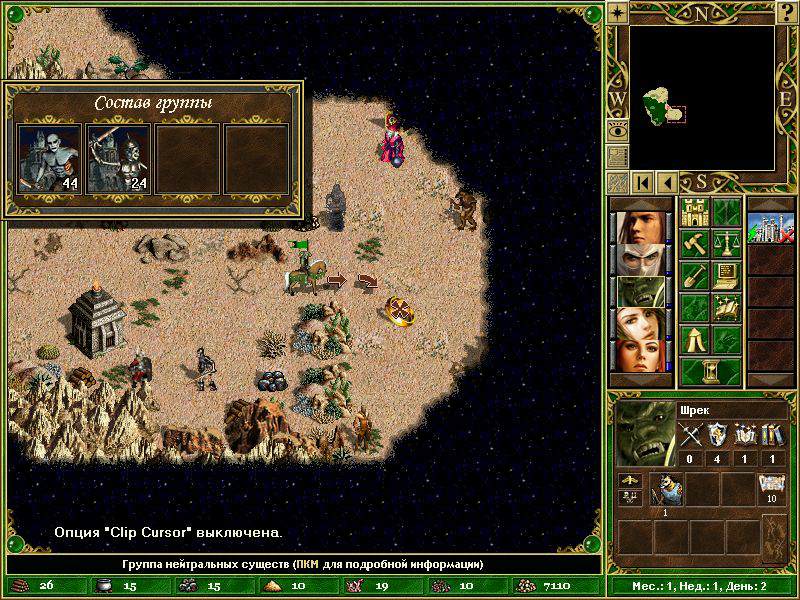Open help with the question mark button
800x600 pixels.
[x=788, y=12]
